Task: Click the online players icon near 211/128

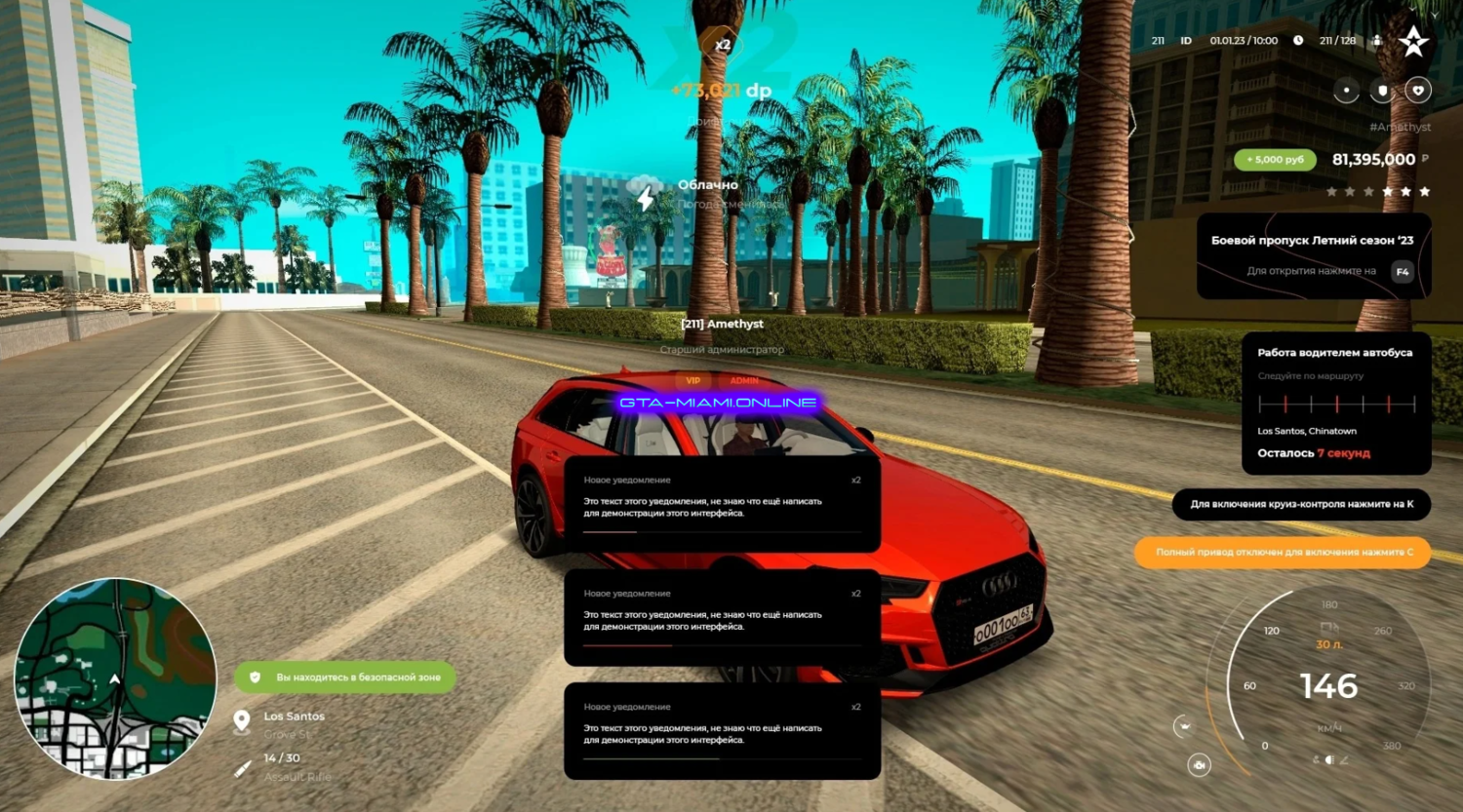Action: pyautogui.click(x=1377, y=41)
